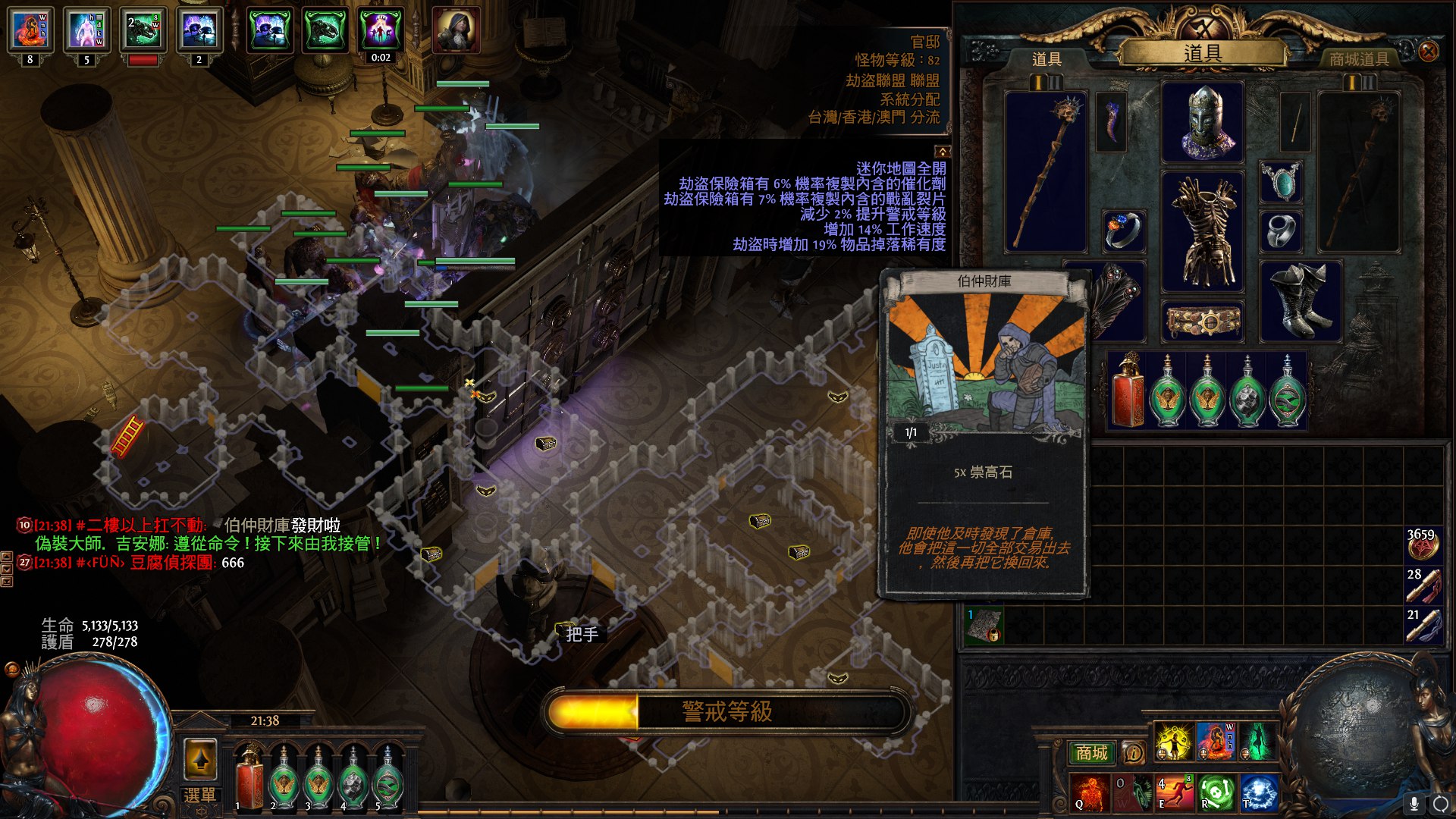Activate the skill bound to Q

[1090, 792]
